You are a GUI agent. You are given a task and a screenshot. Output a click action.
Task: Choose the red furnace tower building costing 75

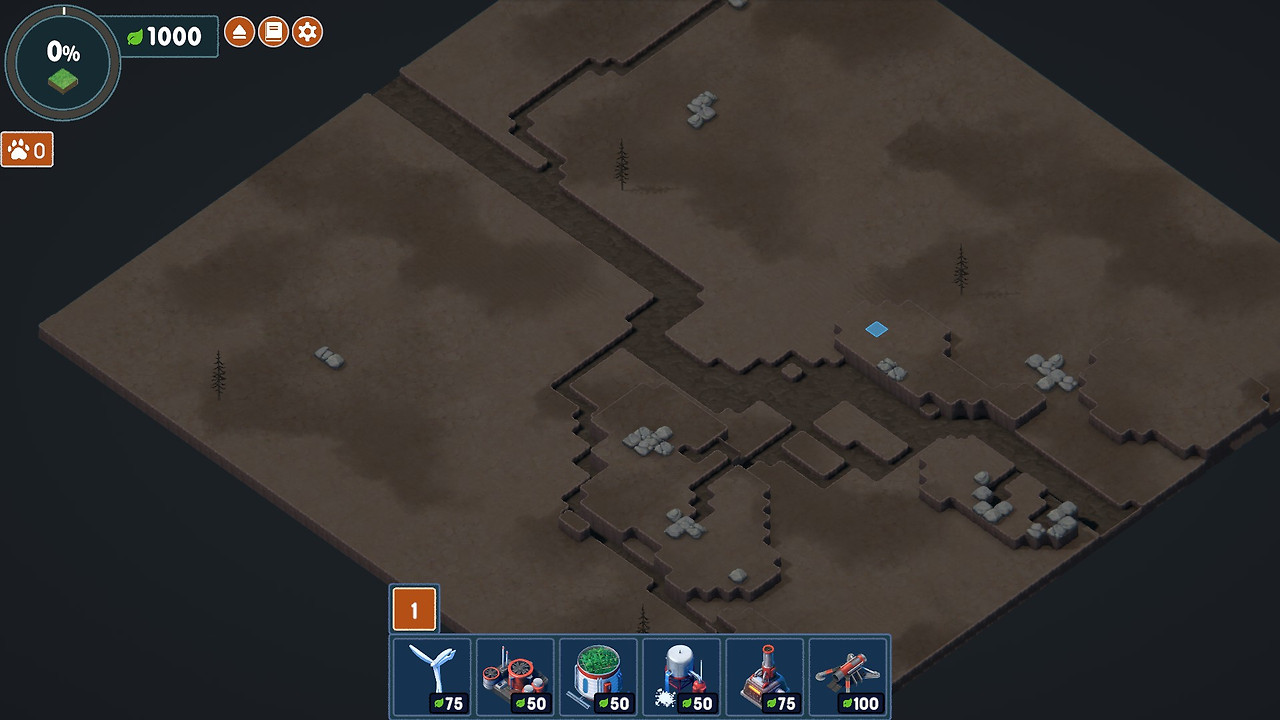coord(765,677)
